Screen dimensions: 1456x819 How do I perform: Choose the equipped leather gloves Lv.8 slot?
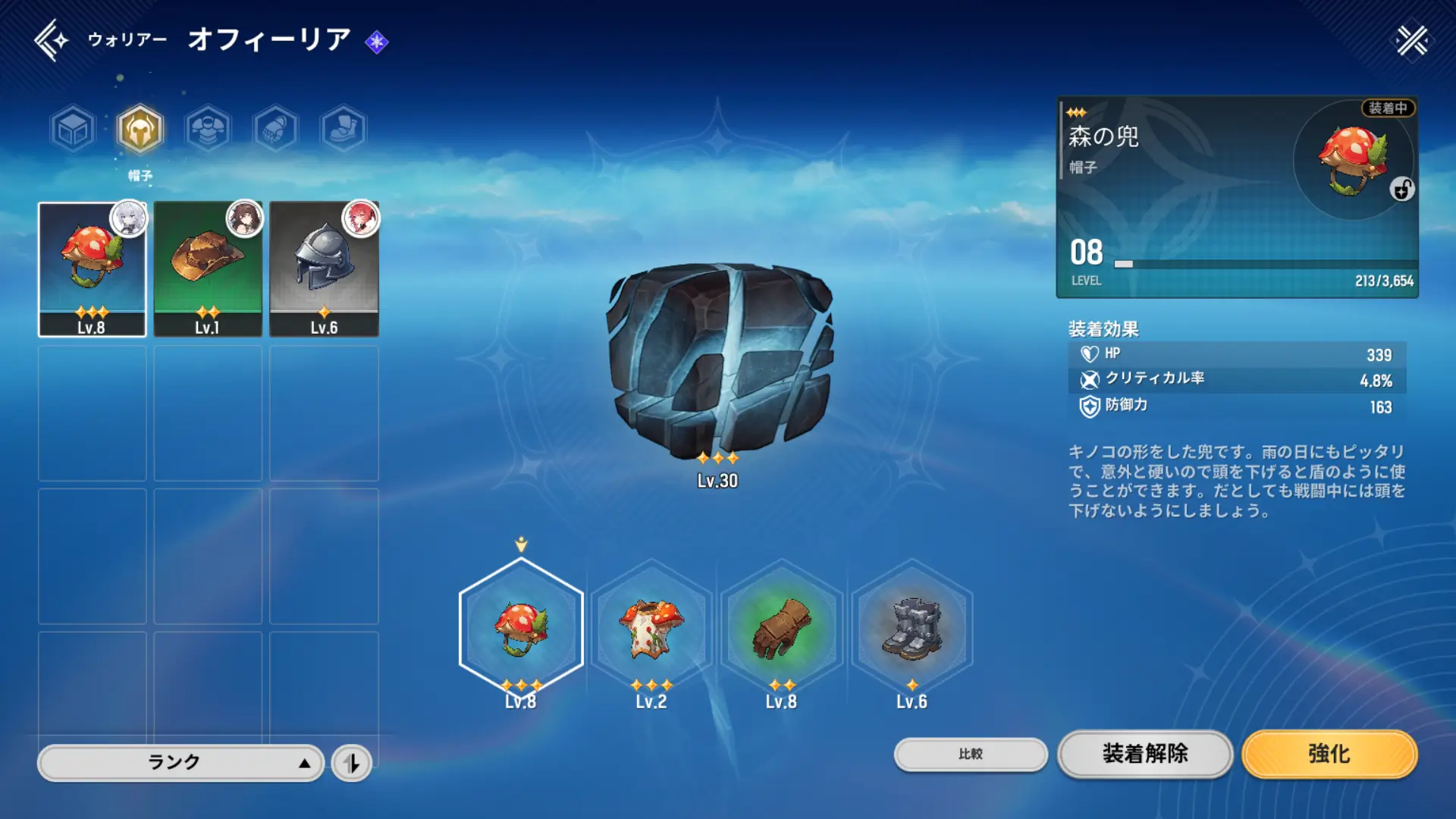pyautogui.click(x=781, y=627)
